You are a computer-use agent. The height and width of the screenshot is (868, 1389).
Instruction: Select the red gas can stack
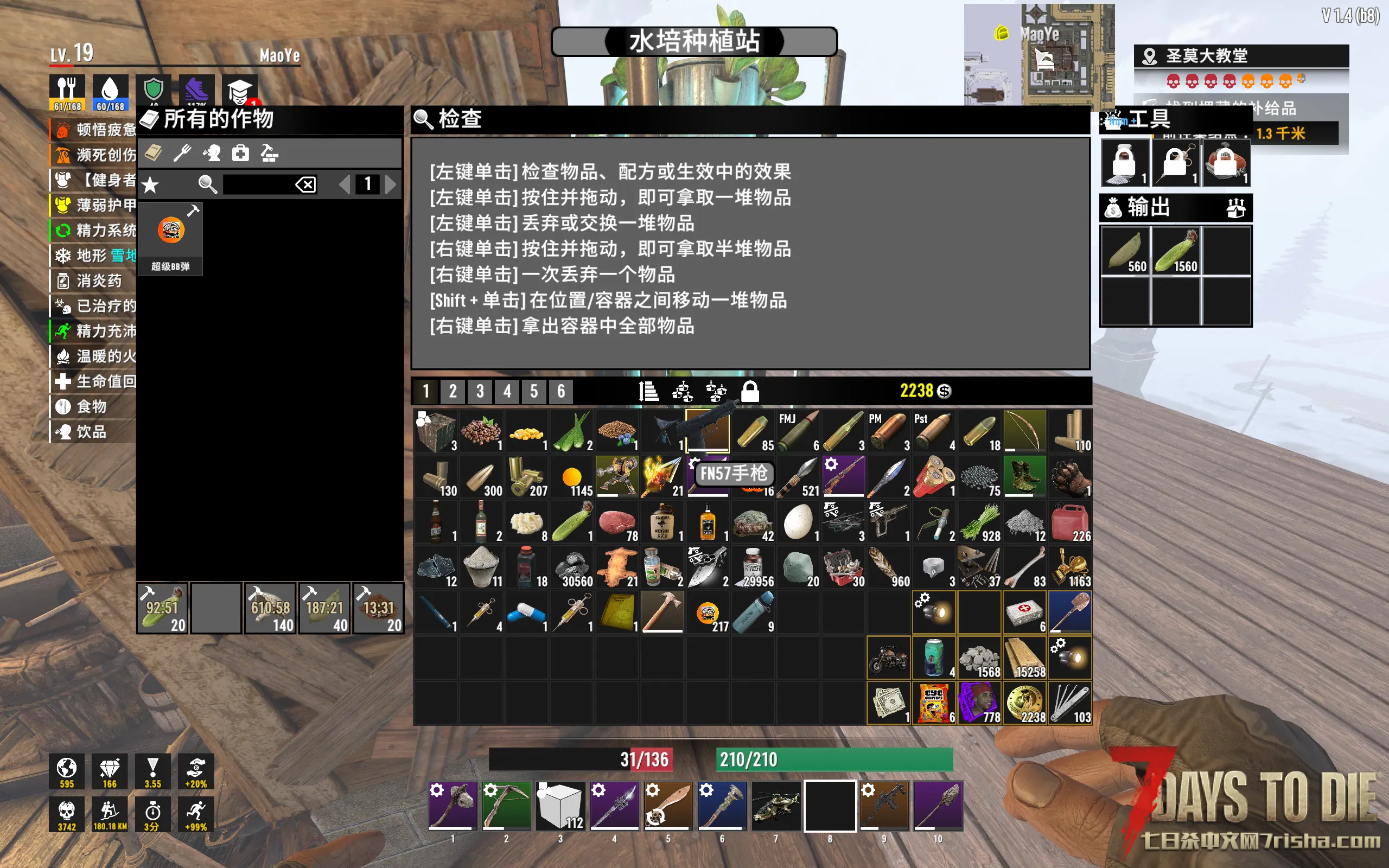click(x=1070, y=522)
